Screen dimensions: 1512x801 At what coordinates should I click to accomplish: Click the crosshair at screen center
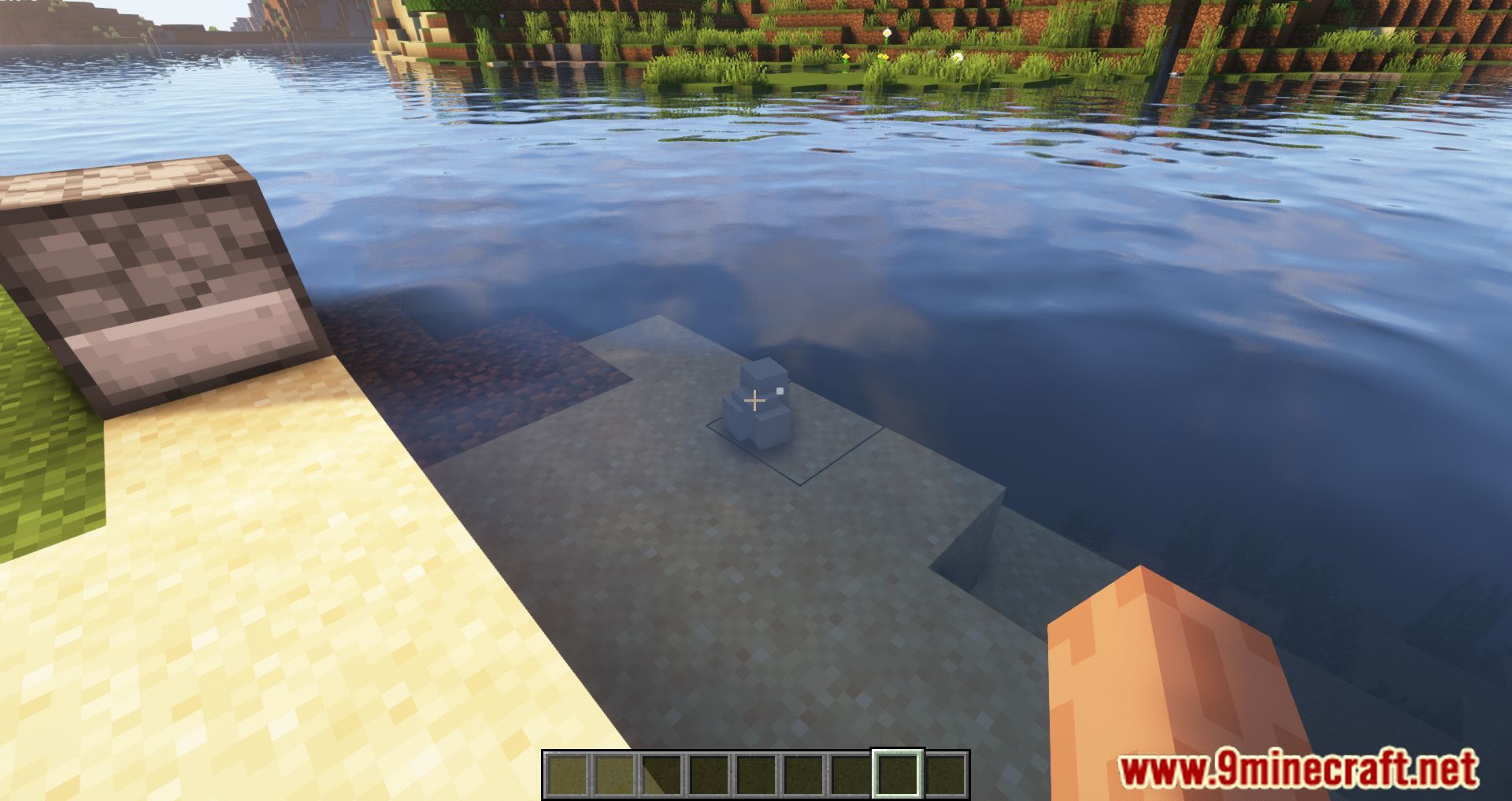pyautogui.click(x=756, y=400)
